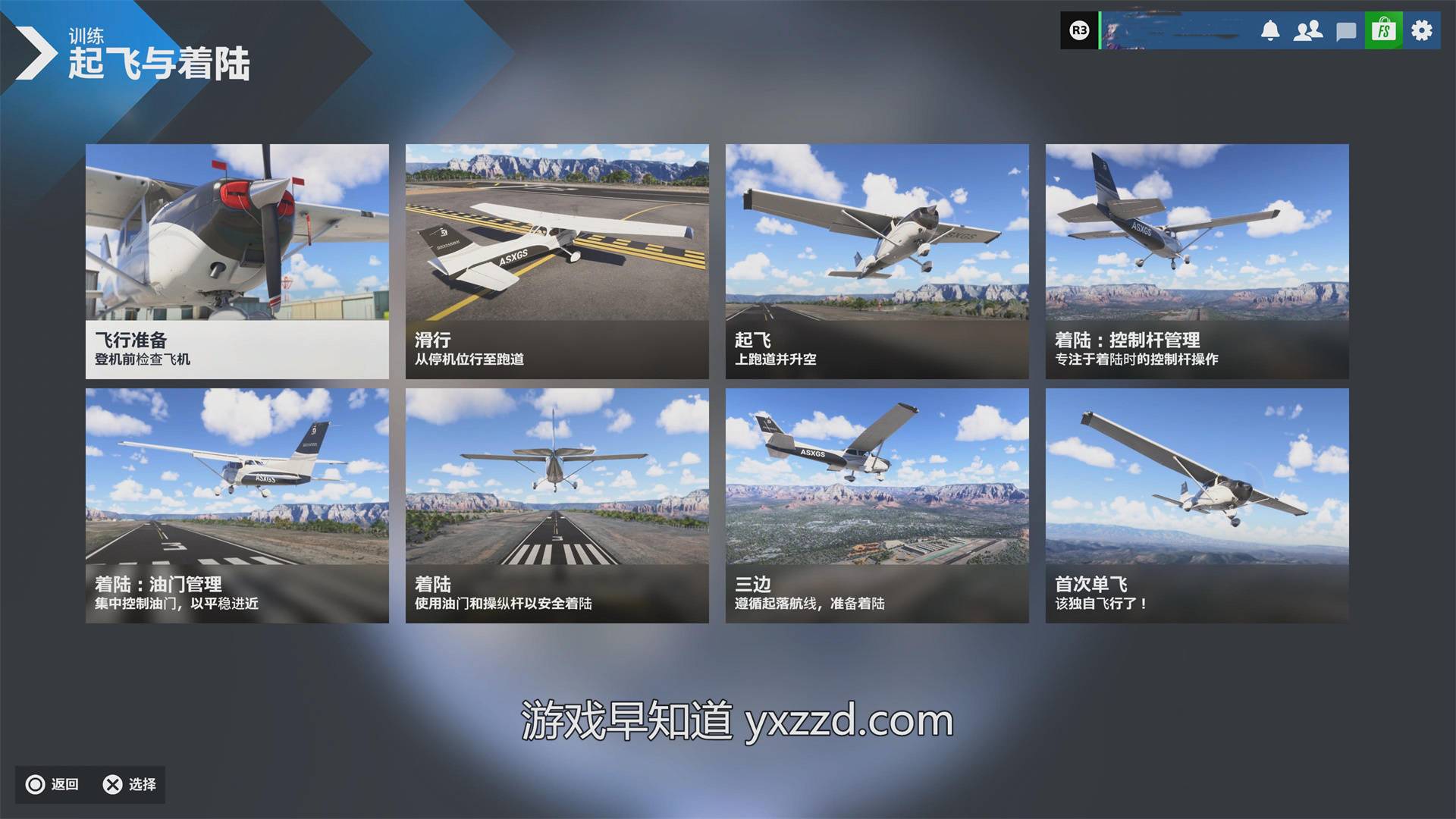Open the notifications bell
The height and width of the screenshot is (819, 1456).
(1270, 31)
